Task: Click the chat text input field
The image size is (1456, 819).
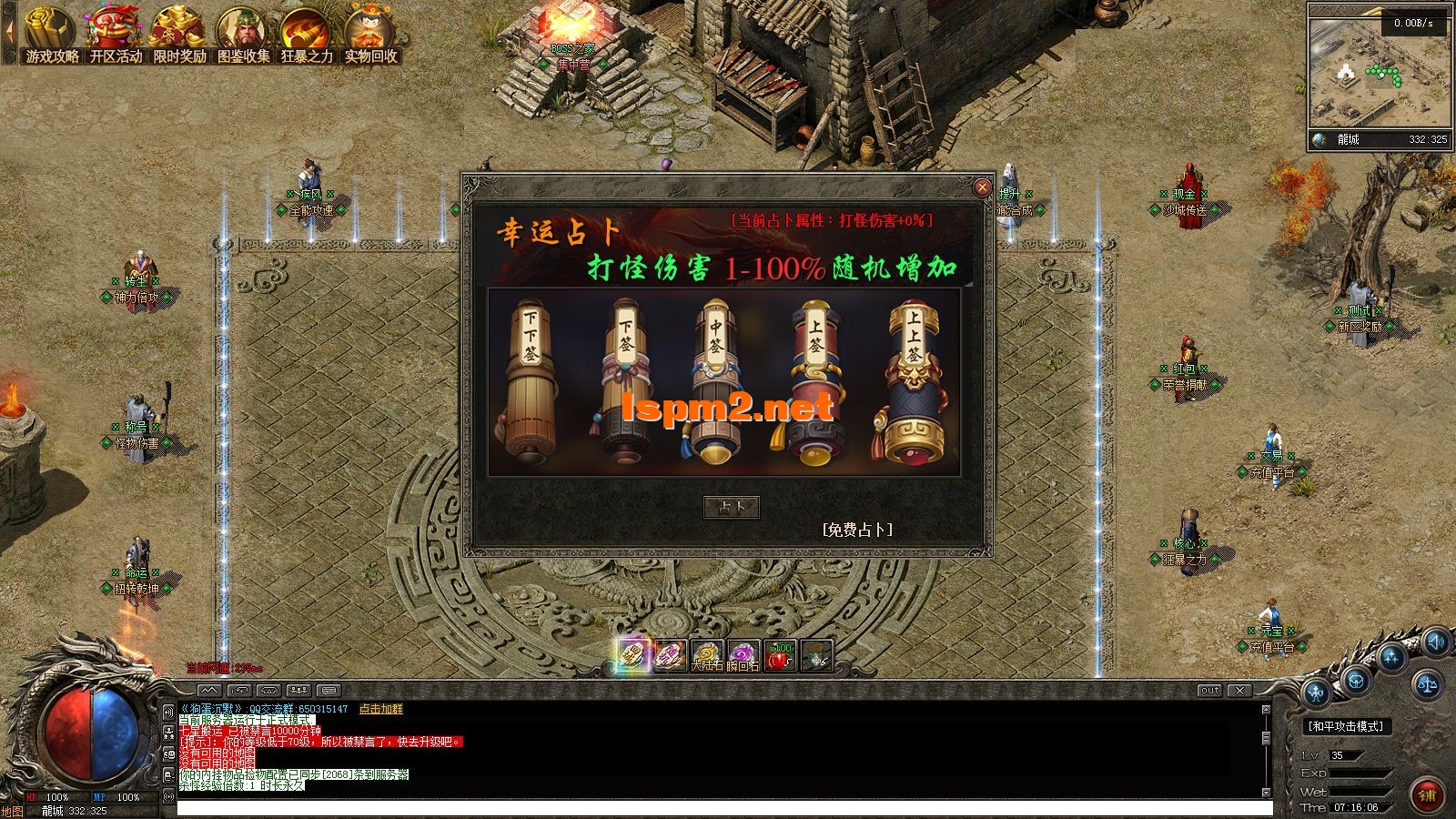Action: [x=723, y=808]
